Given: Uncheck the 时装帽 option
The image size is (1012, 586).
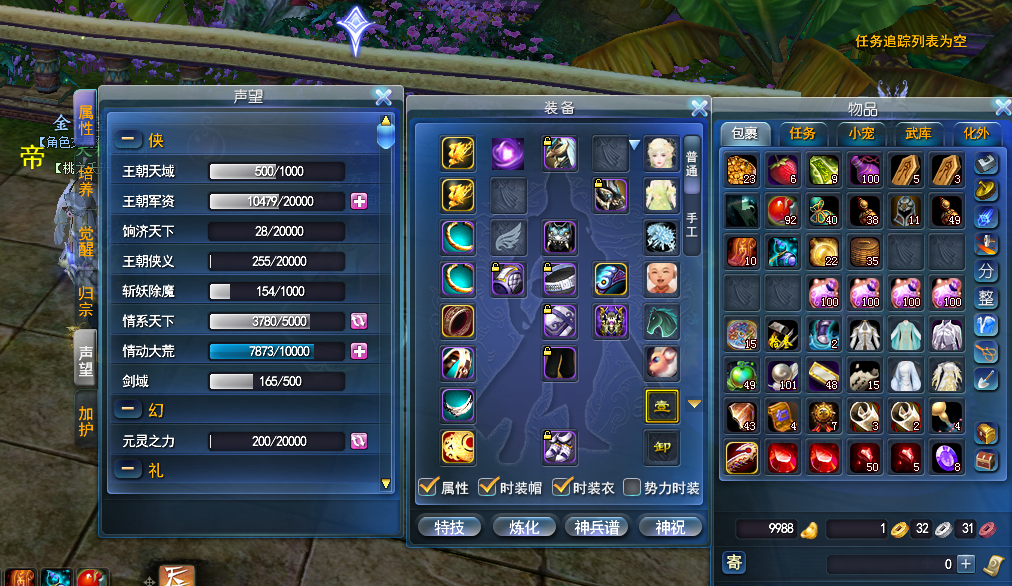Looking at the screenshot, I should click(x=489, y=488).
